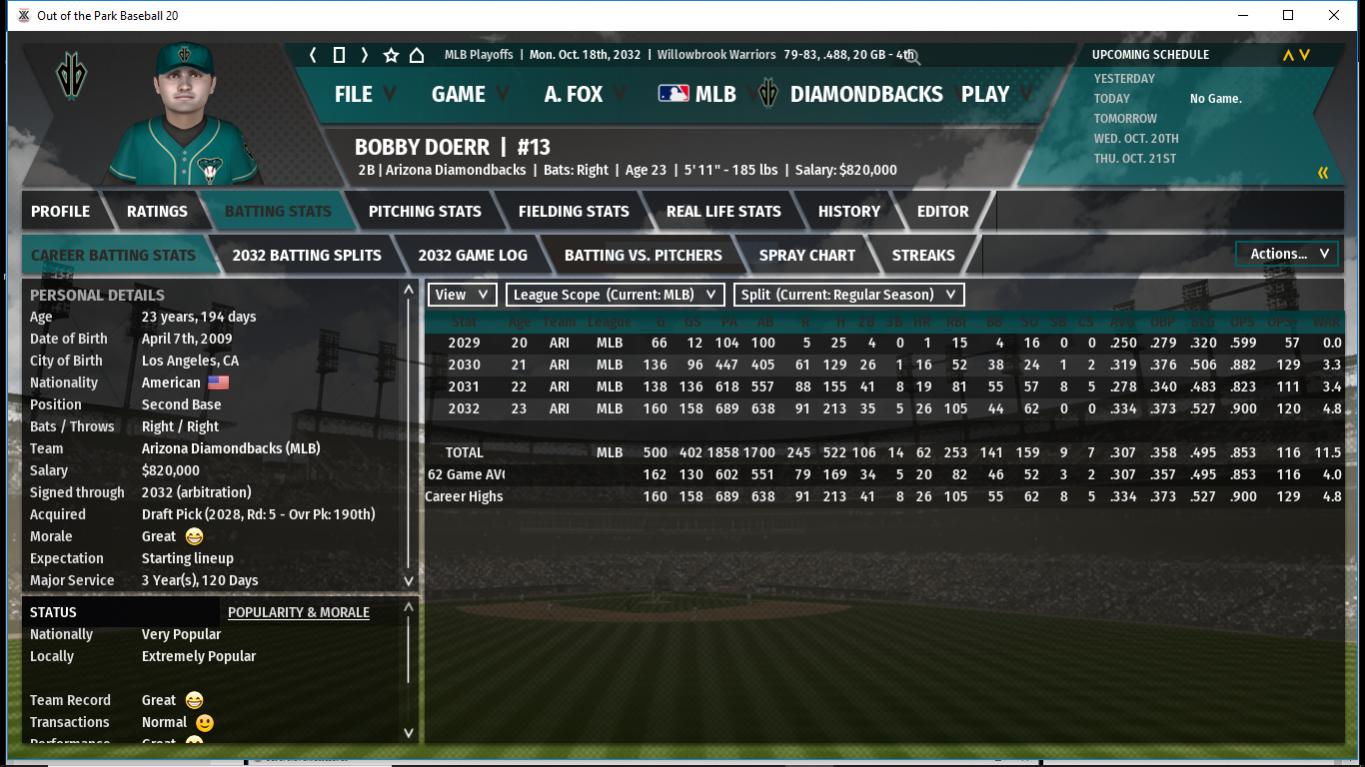The width and height of the screenshot is (1365, 767).
Task: Switch to the RATINGS tab
Action: pyautogui.click(x=157, y=211)
